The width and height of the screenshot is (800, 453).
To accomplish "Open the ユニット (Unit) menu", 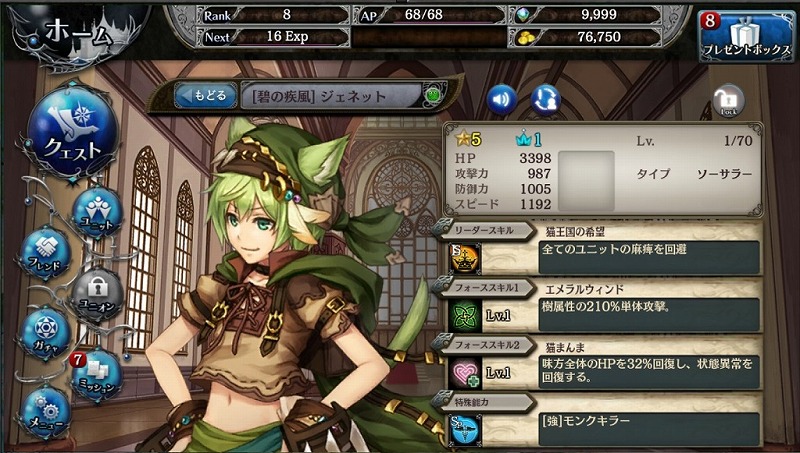I will coord(98,211).
